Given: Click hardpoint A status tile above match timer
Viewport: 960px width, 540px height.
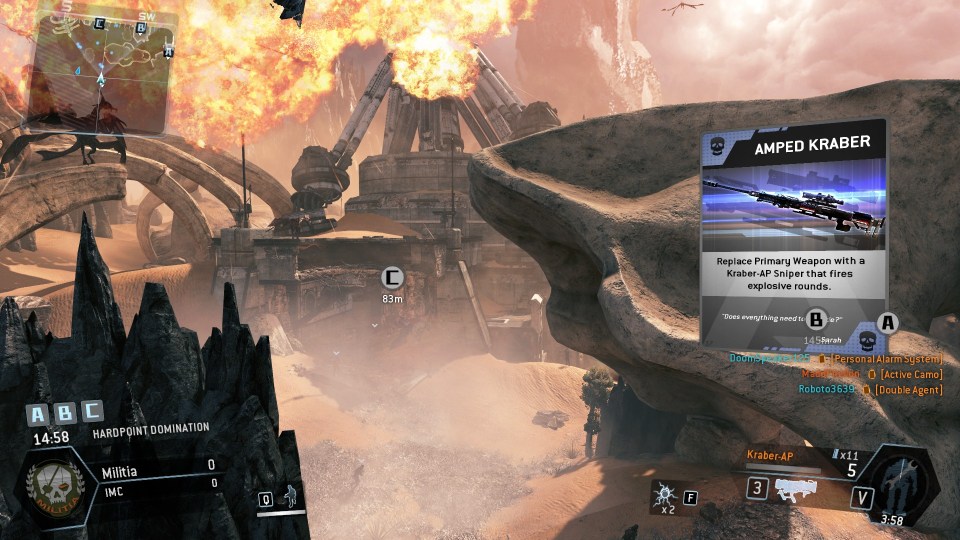Looking at the screenshot, I should [37, 413].
